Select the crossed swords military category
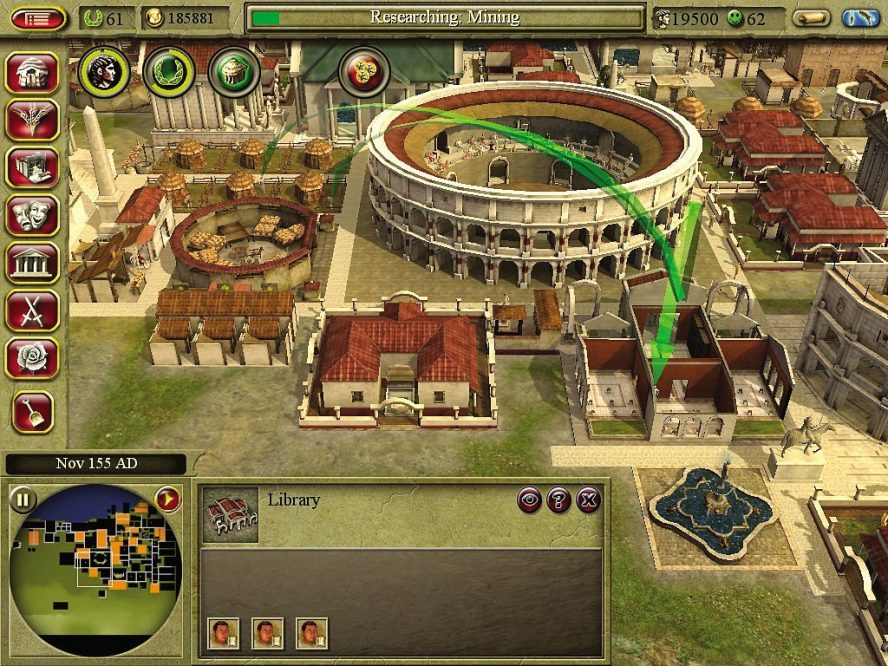 coord(32,311)
